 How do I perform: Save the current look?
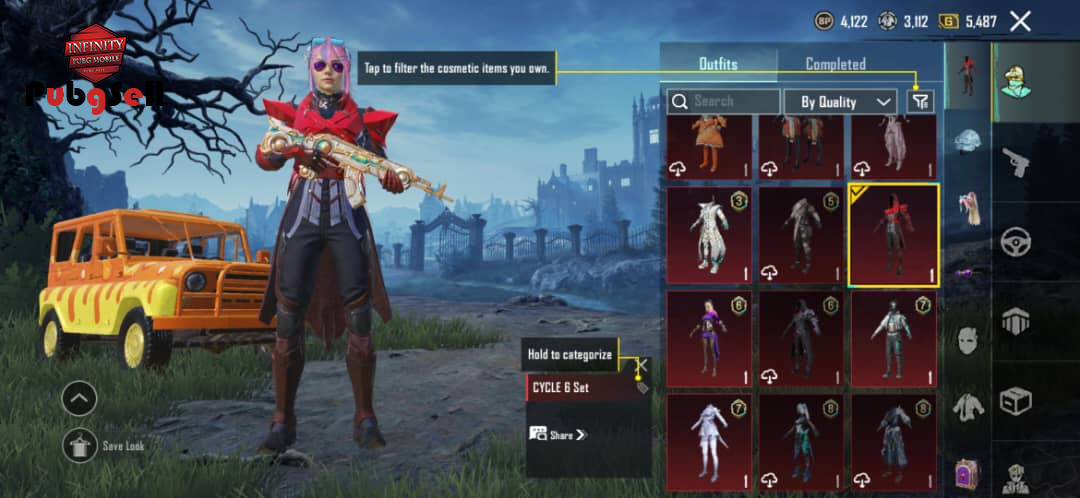[80, 446]
